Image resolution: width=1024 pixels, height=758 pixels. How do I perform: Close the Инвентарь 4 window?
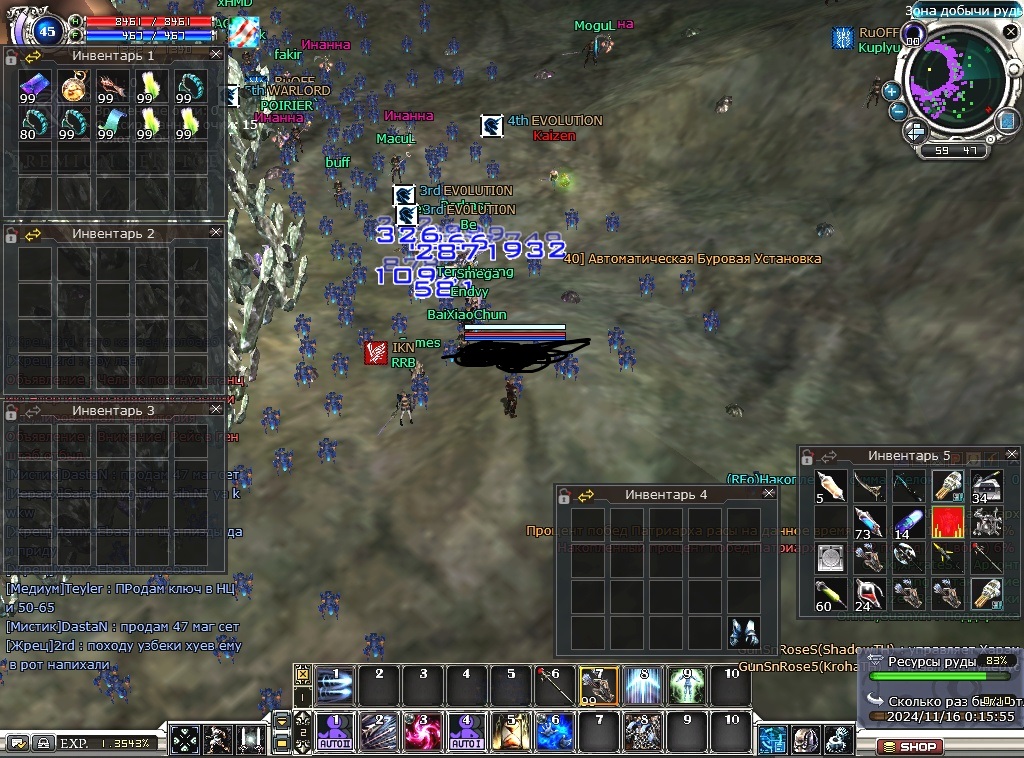click(768, 494)
